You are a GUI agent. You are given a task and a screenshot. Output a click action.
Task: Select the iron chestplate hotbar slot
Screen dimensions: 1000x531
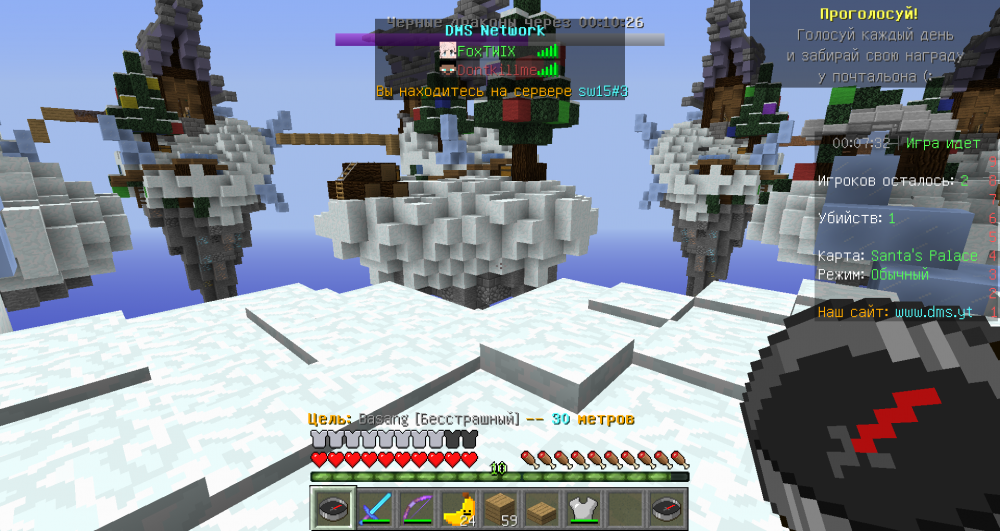(x=581, y=508)
